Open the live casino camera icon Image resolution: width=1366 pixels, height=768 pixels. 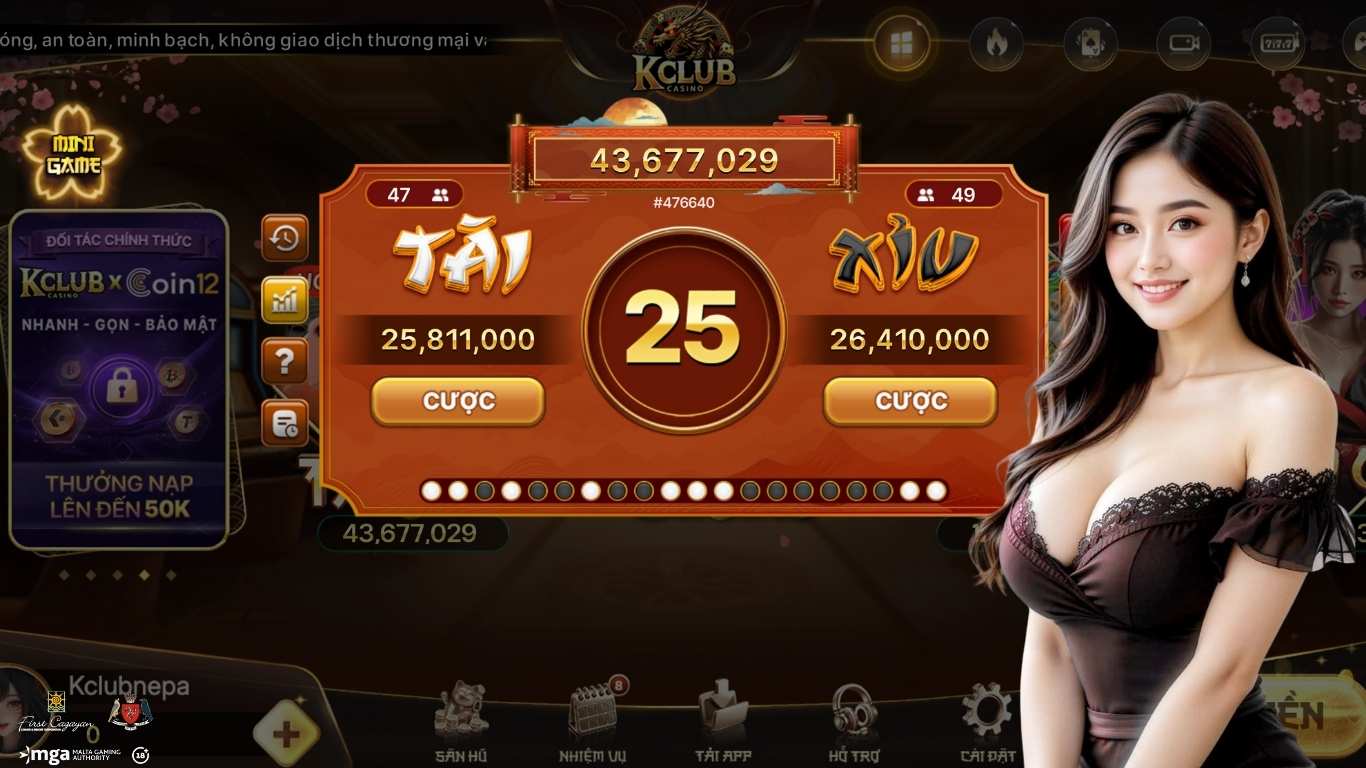pos(1183,43)
